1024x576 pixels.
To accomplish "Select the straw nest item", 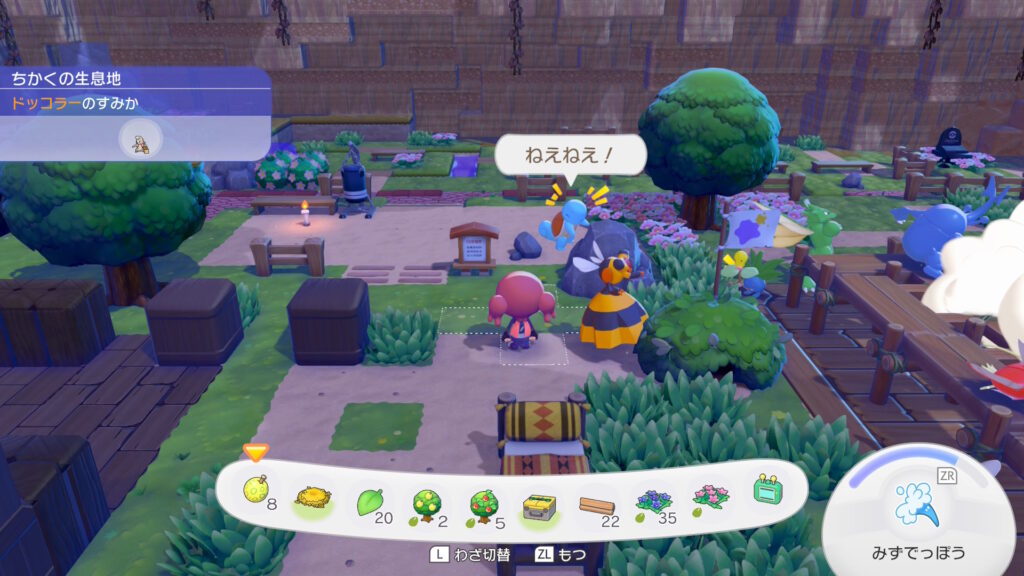I will (x=312, y=498).
